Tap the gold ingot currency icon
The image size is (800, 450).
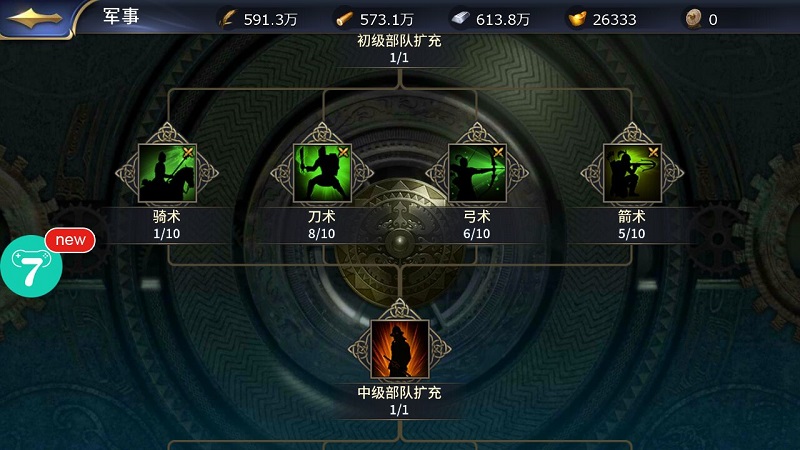click(x=578, y=18)
